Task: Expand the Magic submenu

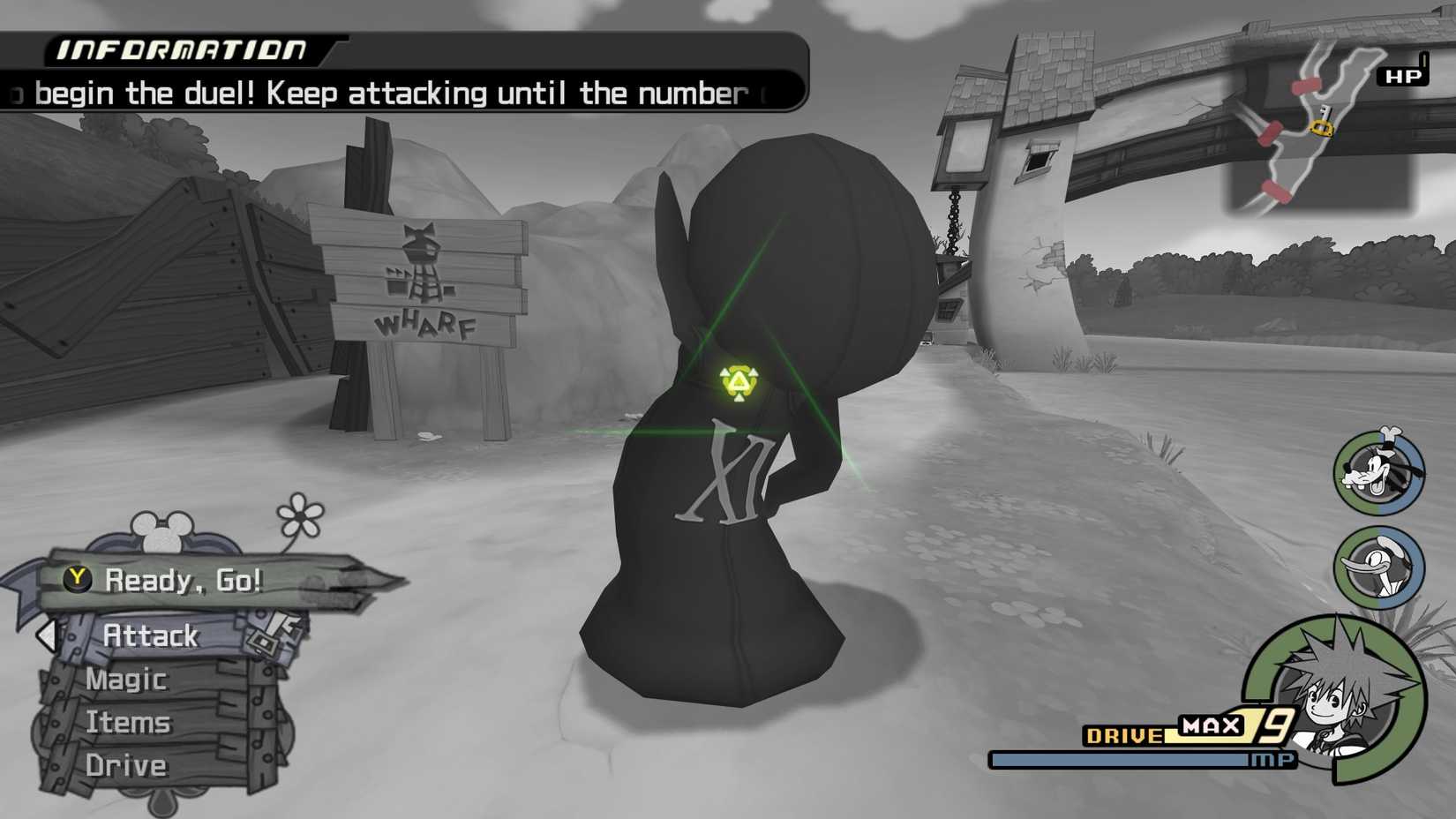Action: click(x=126, y=679)
